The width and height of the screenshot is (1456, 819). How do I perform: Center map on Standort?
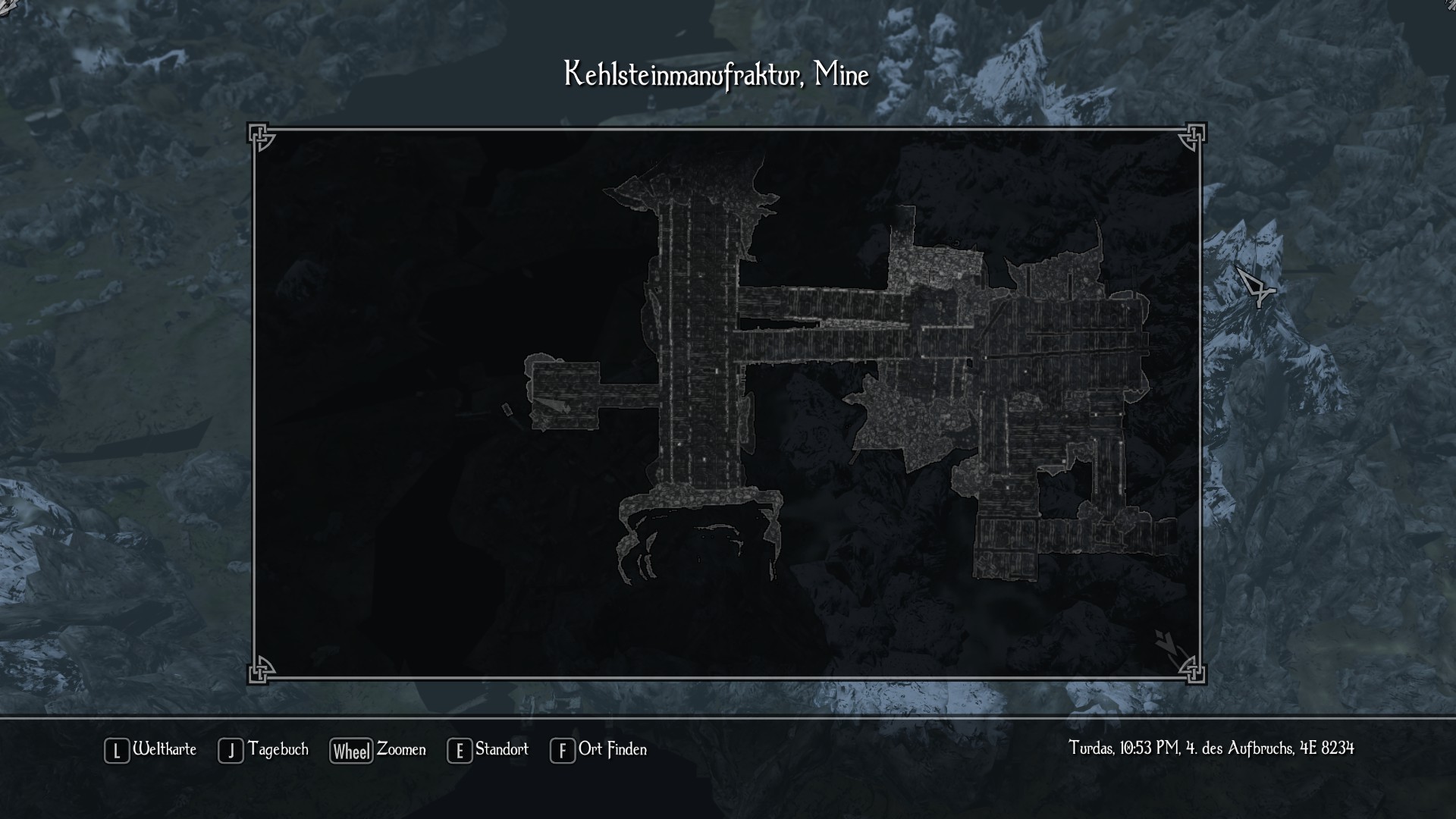pyautogui.click(x=488, y=750)
